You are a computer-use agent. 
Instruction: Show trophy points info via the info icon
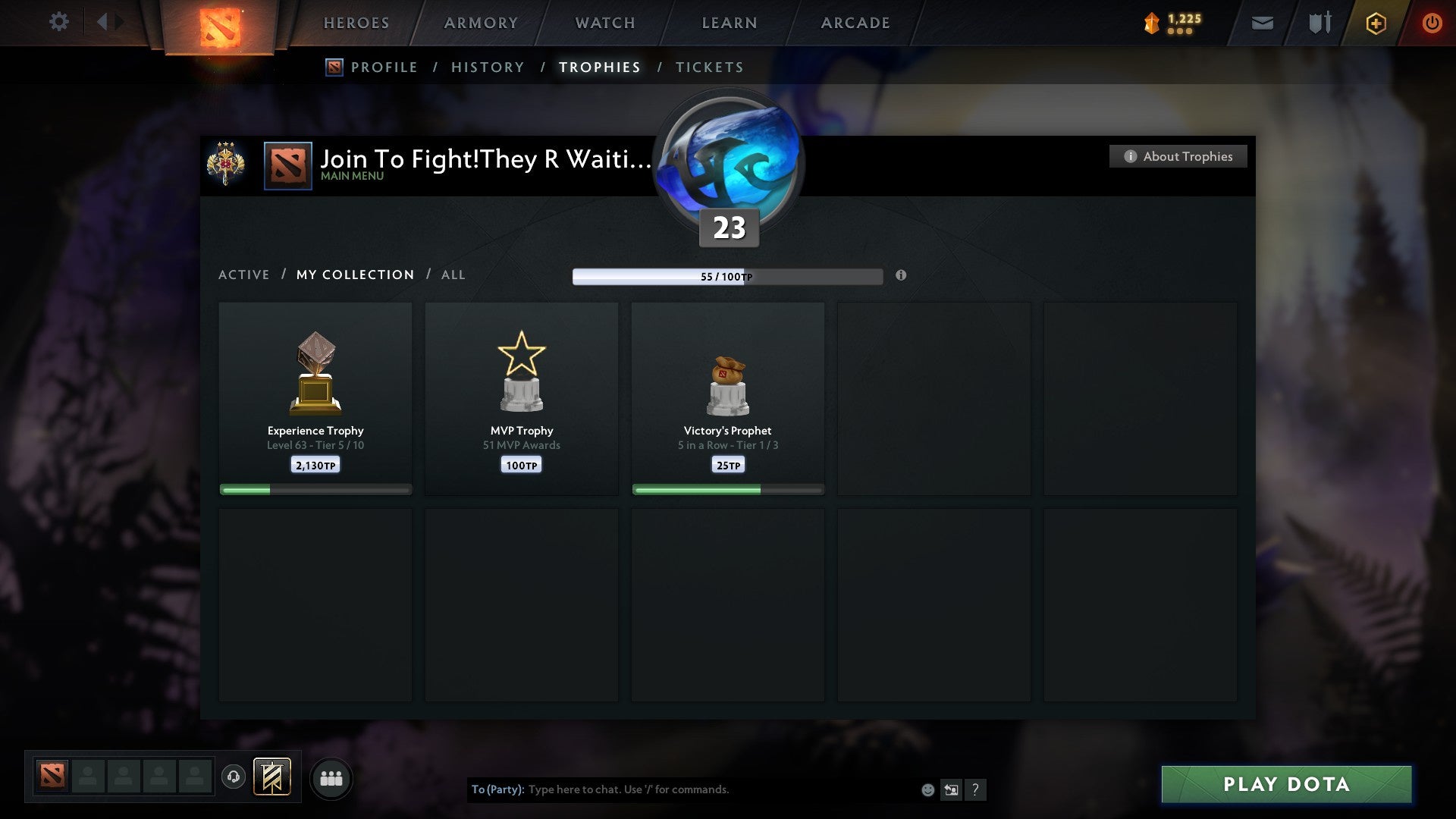[901, 277]
